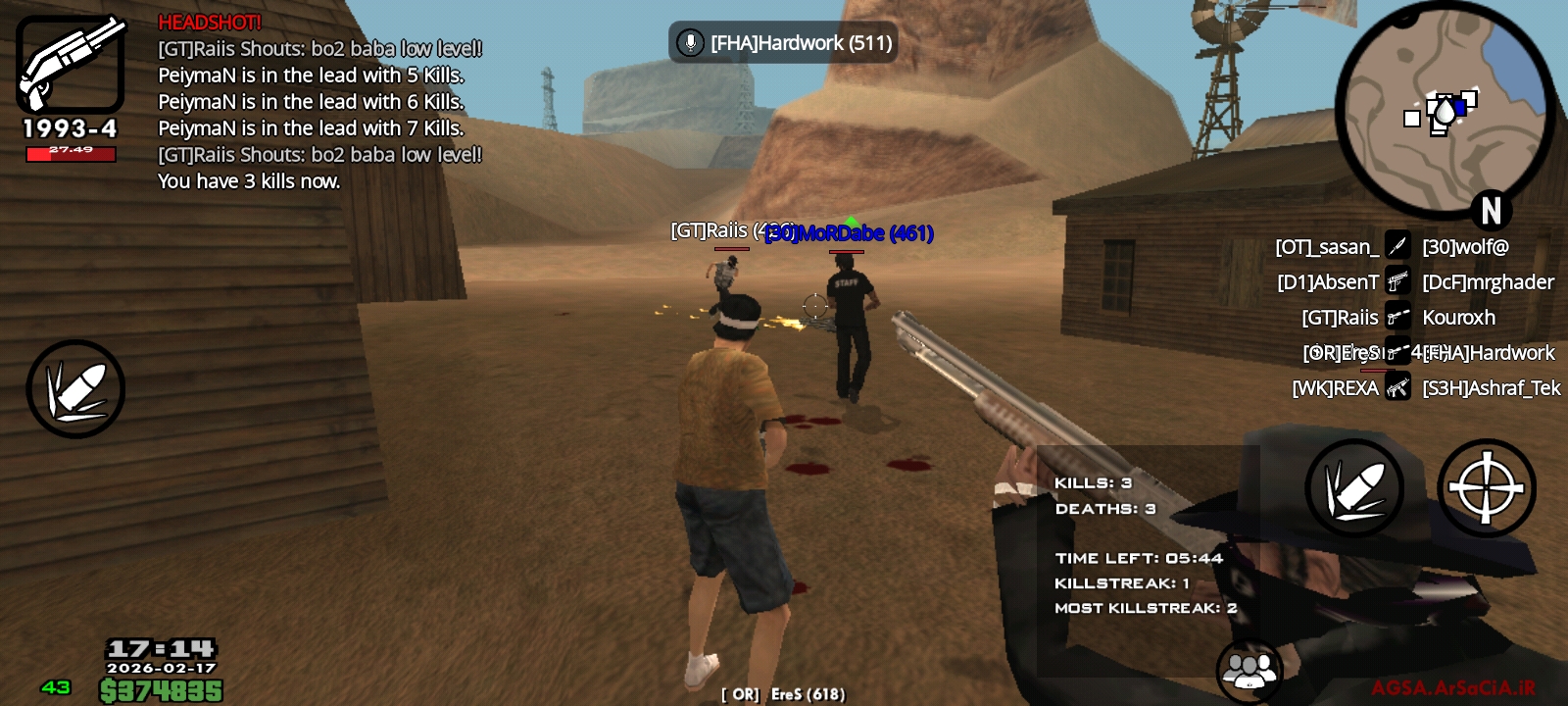
Task: Tap the right-side fire bullet button
Action: [x=1354, y=487]
